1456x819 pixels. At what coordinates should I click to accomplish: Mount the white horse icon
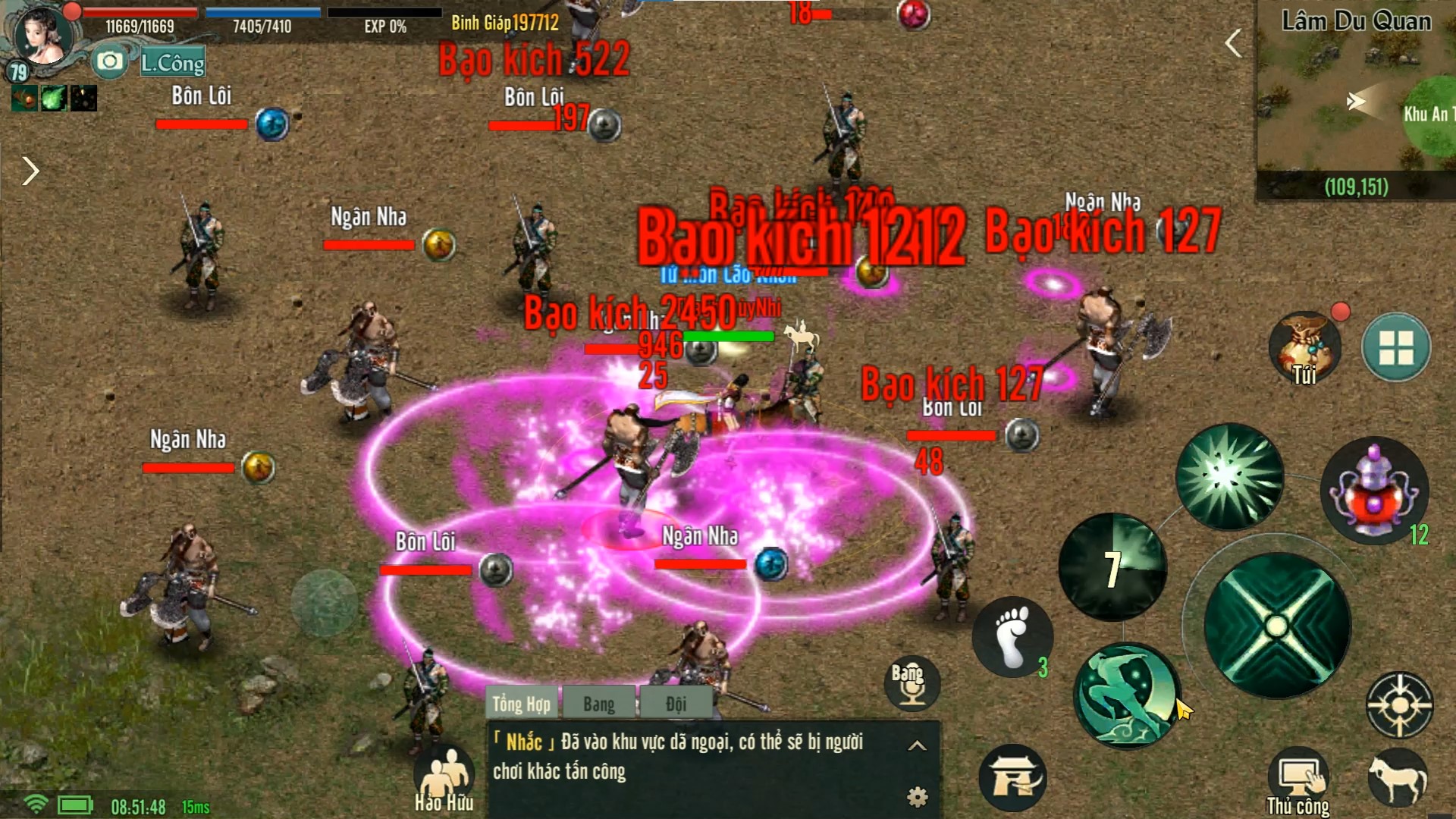1397,779
